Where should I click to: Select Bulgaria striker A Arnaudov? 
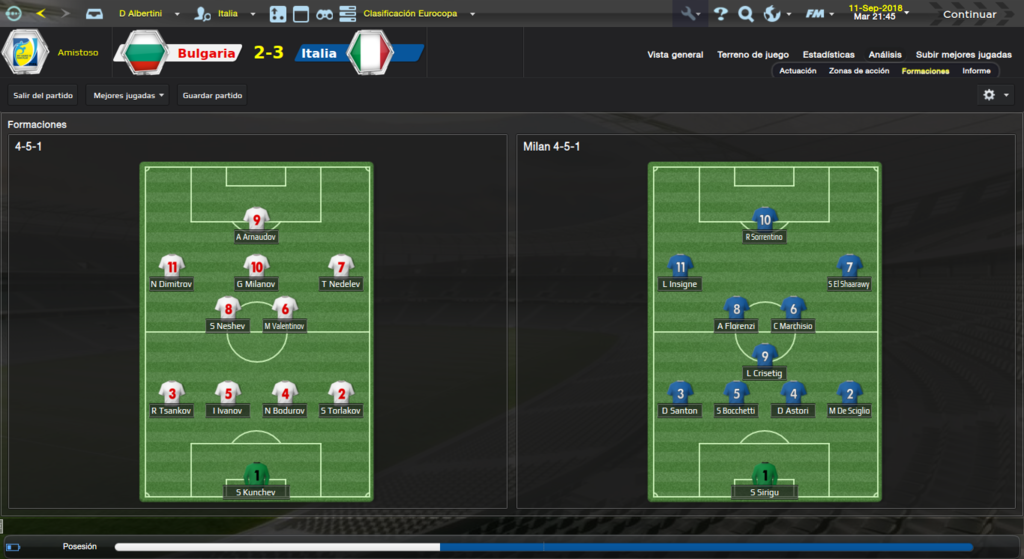[256, 224]
